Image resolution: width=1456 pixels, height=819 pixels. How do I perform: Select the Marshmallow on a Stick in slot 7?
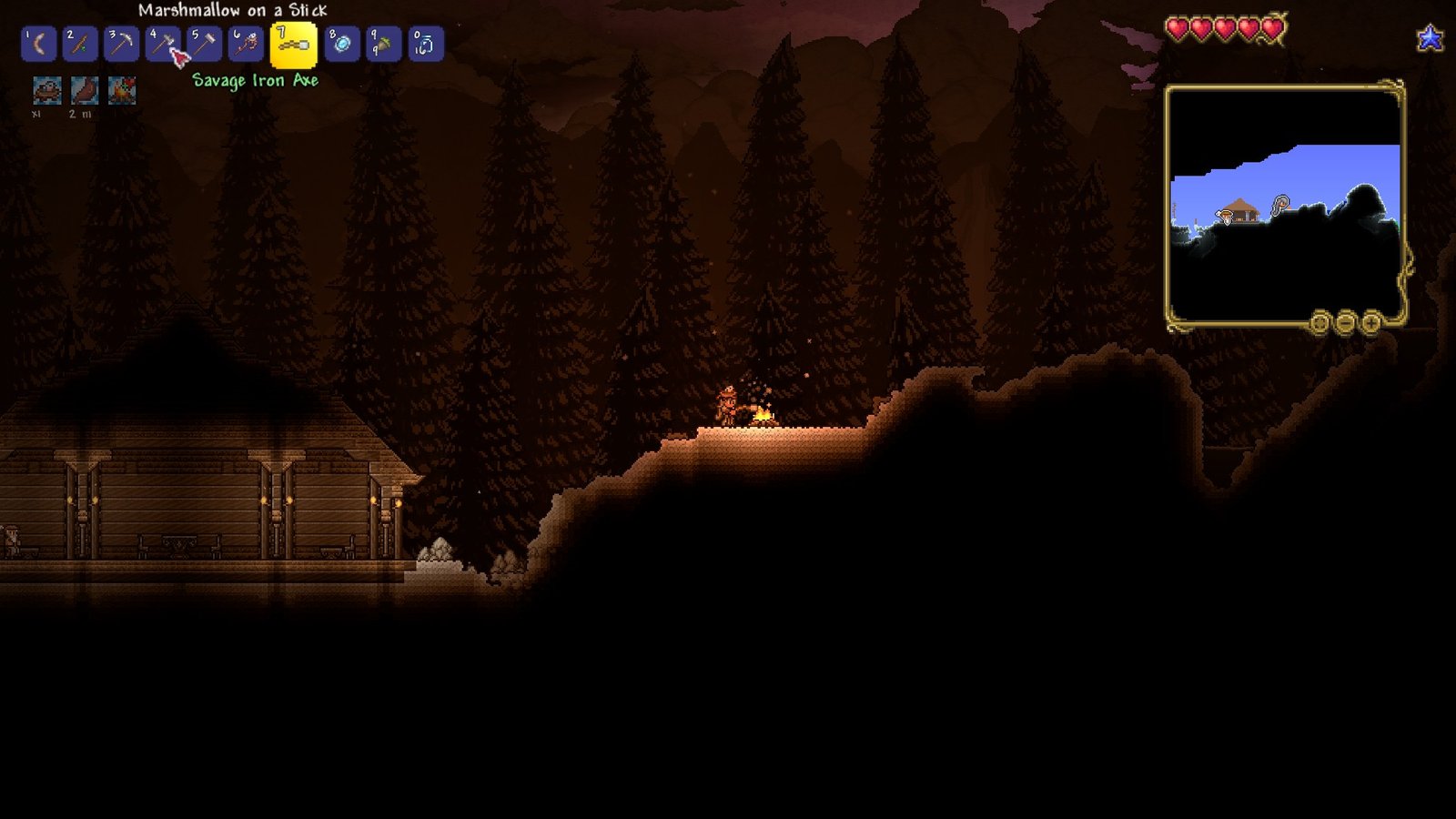[291, 43]
